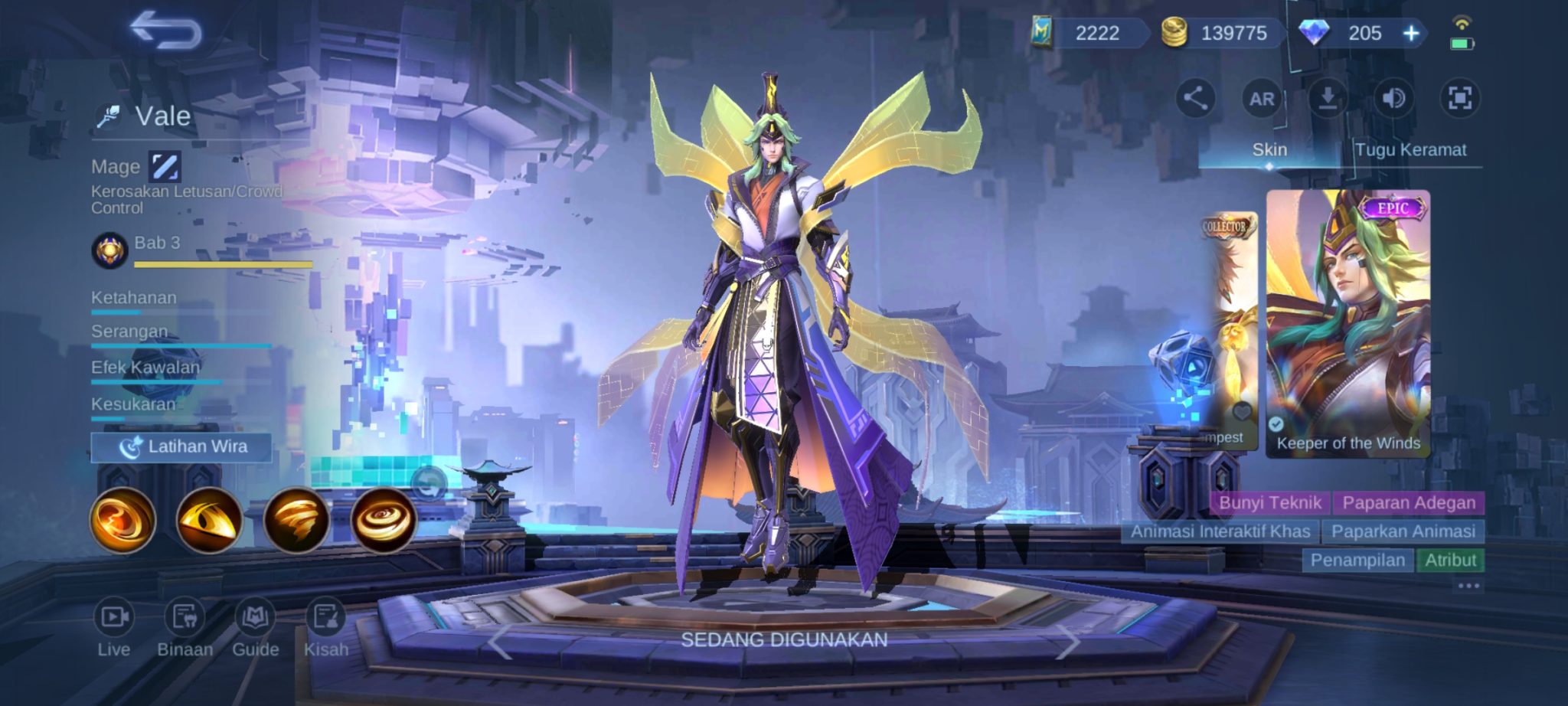Enter fullscreen hero view
The height and width of the screenshot is (706, 1568).
click(x=1459, y=98)
